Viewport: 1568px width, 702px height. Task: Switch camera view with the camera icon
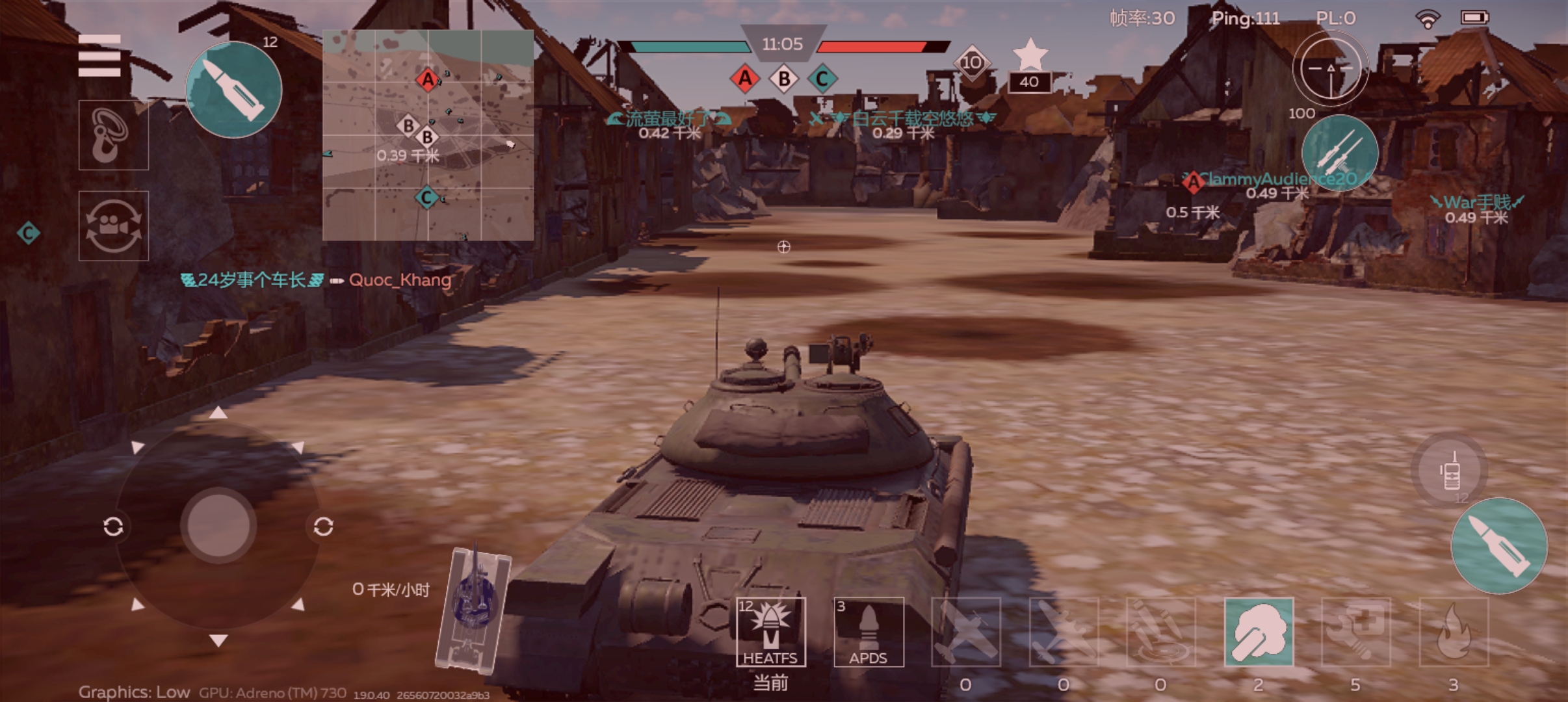113,226
